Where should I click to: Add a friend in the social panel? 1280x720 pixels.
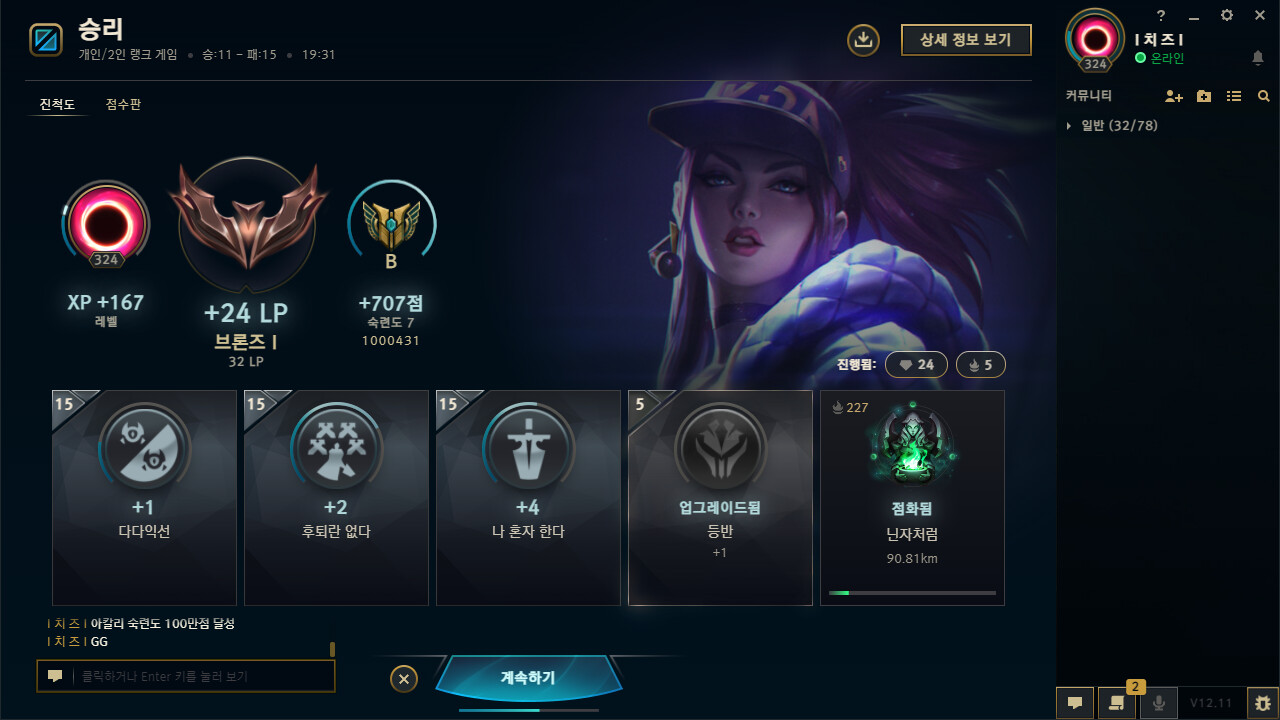(x=1174, y=96)
